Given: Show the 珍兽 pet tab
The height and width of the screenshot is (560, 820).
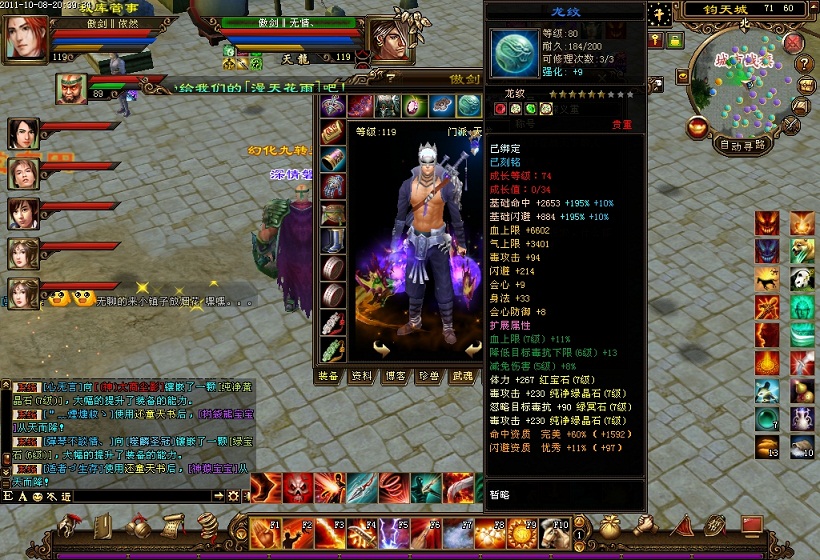Looking at the screenshot, I should (x=428, y=376).
